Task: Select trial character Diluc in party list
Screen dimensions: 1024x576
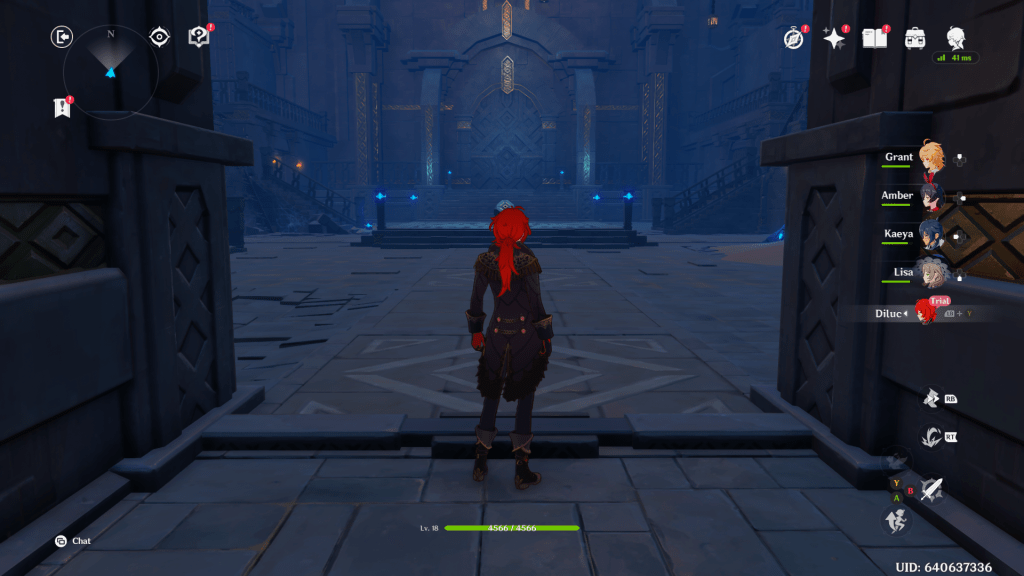Action: [x=926, y=312]
